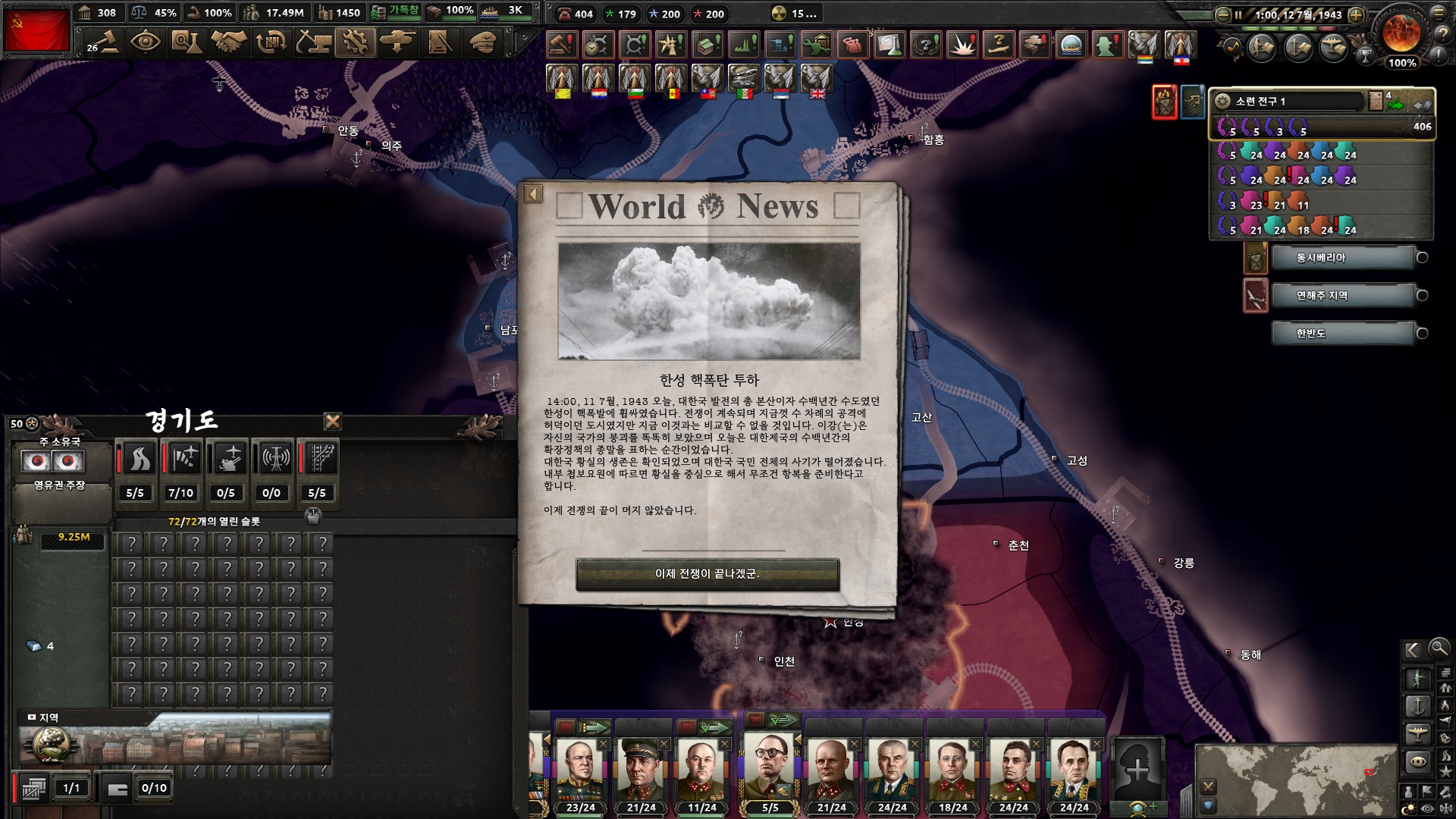The image size is (1456, 819).
Task: Increase game speed with plus button
Action: click(x=1357, y=14)
